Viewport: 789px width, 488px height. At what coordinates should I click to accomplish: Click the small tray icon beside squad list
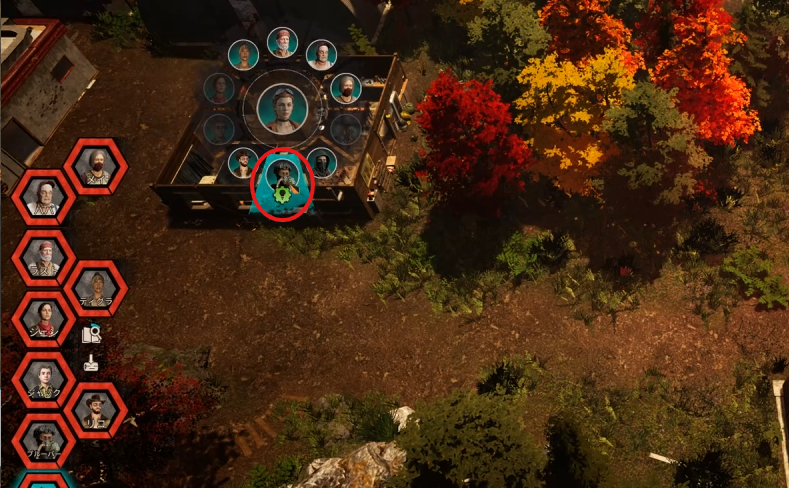point(92,363)
